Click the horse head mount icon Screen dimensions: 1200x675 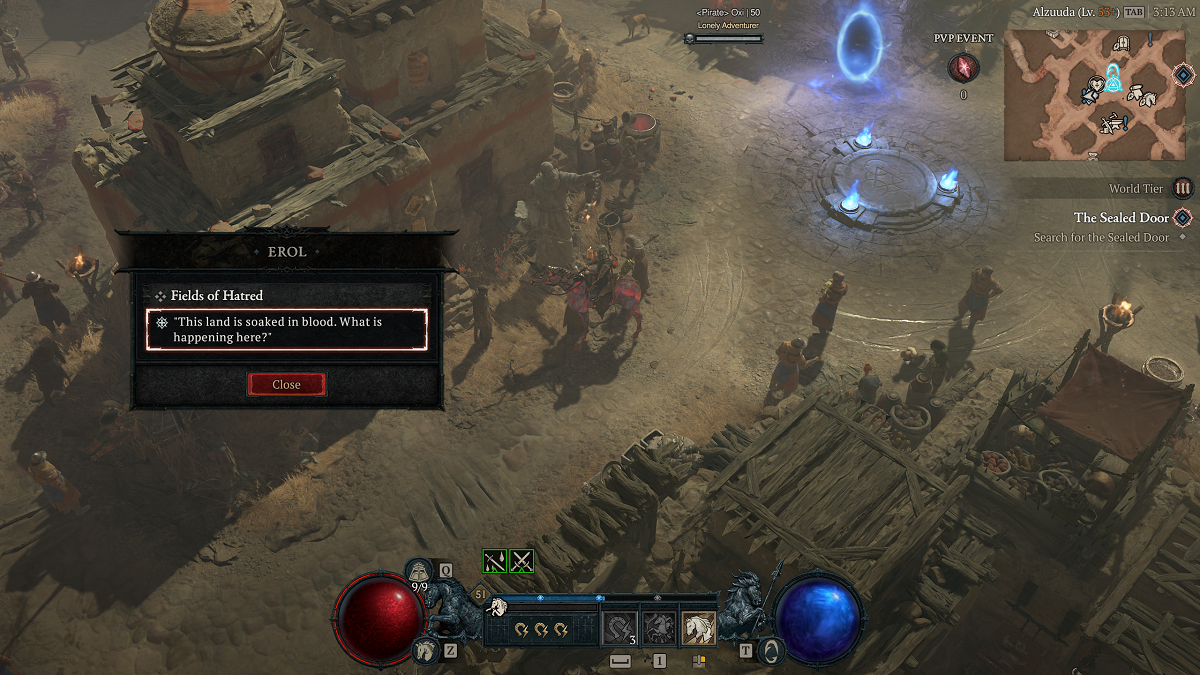pos(424,650)
